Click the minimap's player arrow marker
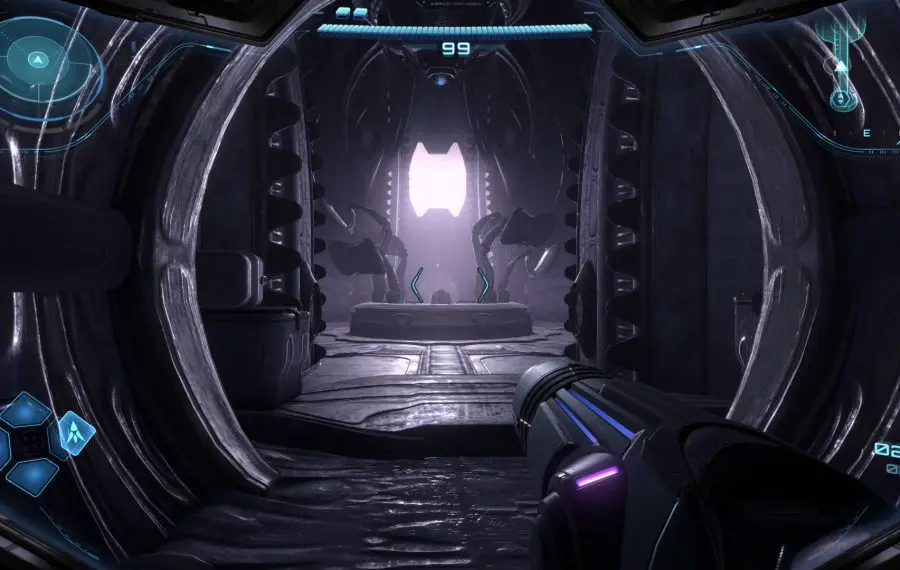This screenshot has width=900, height=570. pyautogui.click(x=841, y=67)
